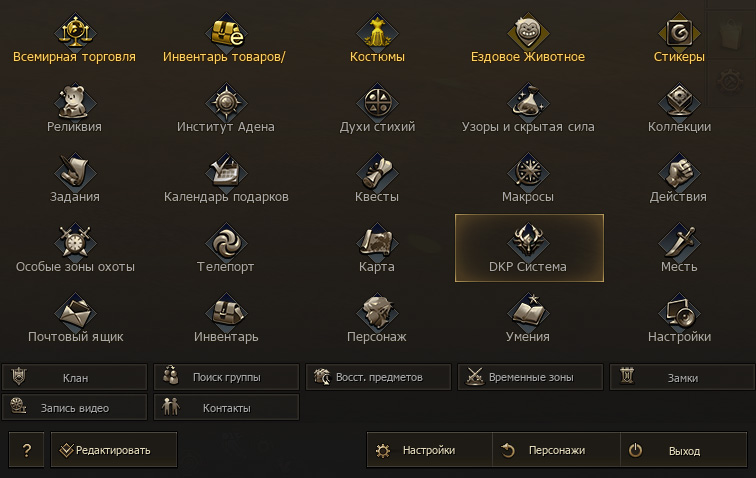Select the Макросы macros entry
The width and height of the screenshot is (756, 478).
(x=528, y=181)
